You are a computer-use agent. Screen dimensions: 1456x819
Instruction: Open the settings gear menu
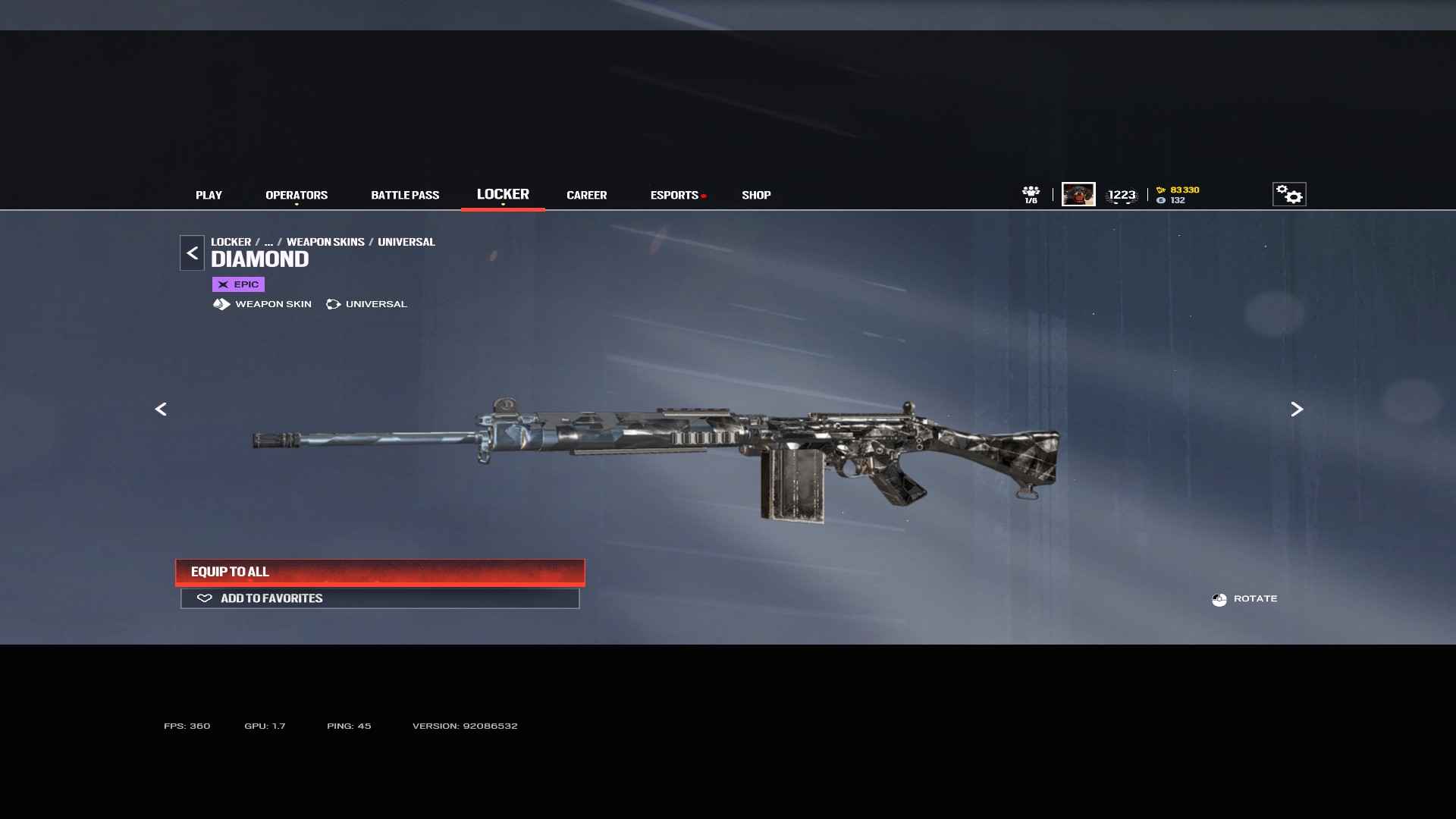tap(1288, 194)
